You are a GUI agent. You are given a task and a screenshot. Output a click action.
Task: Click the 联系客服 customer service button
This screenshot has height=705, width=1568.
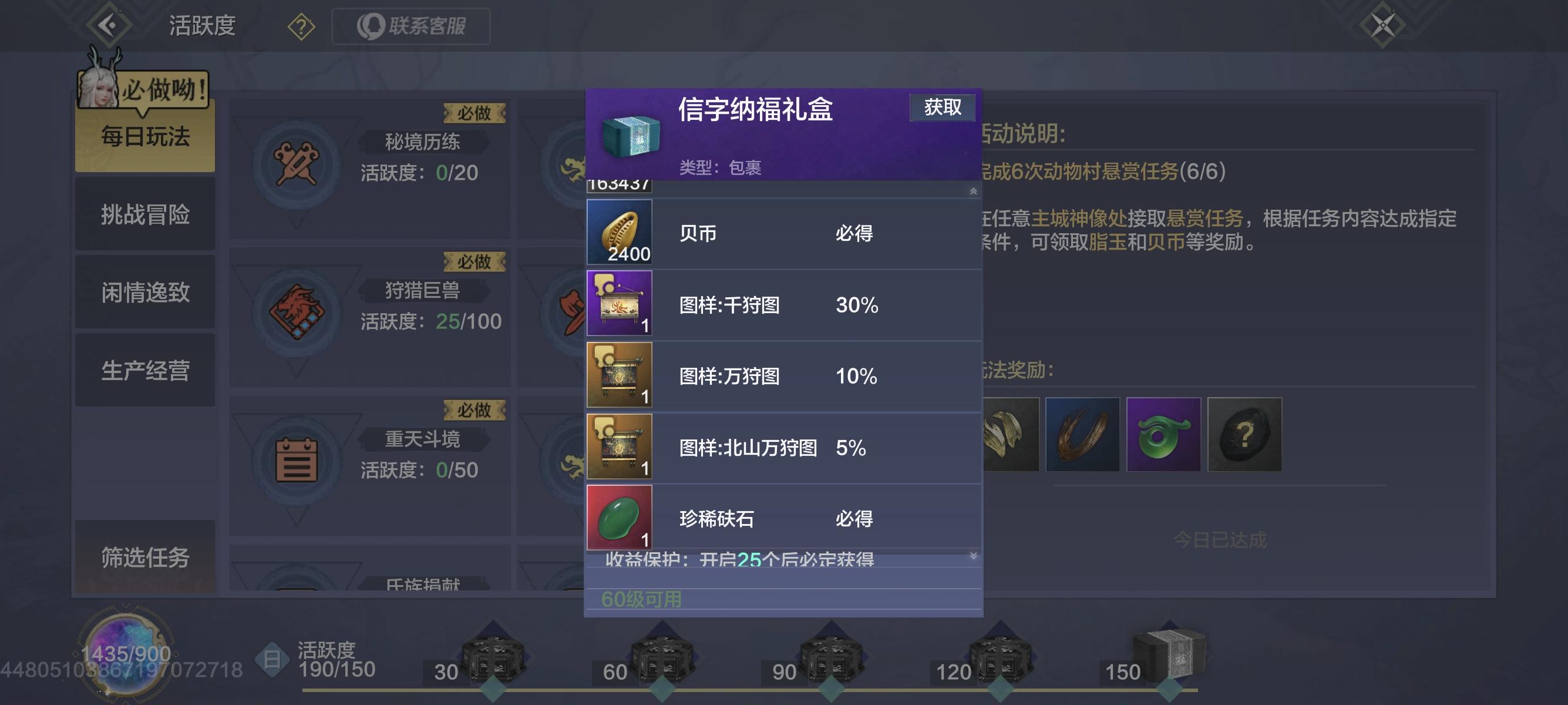tap(410, 26)
